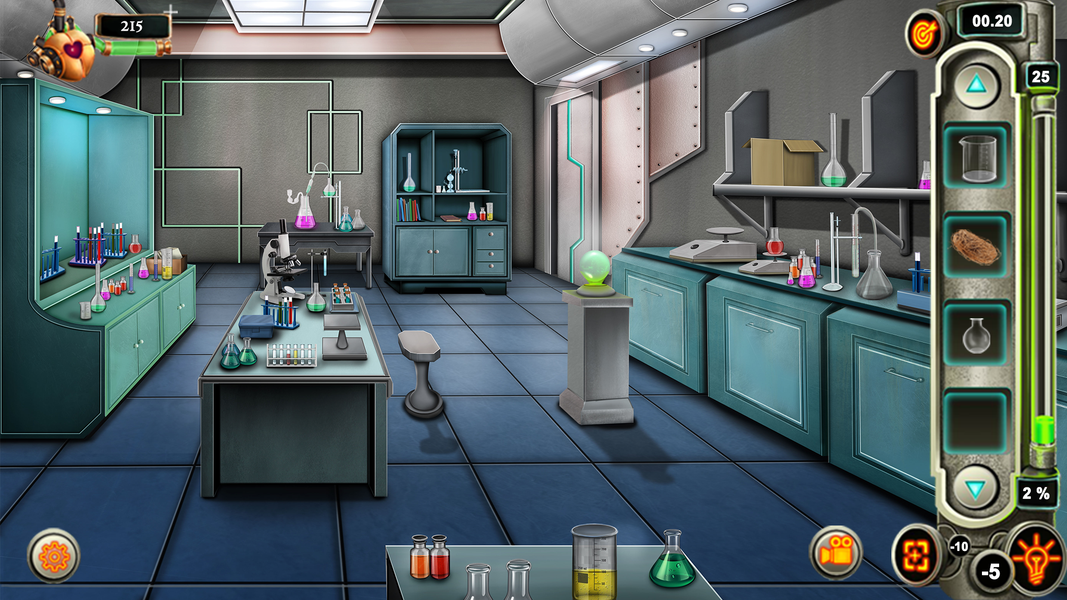Add more coins with the plus sign
The height and width of the screenshot is (600, 1067).
point(171,11)
